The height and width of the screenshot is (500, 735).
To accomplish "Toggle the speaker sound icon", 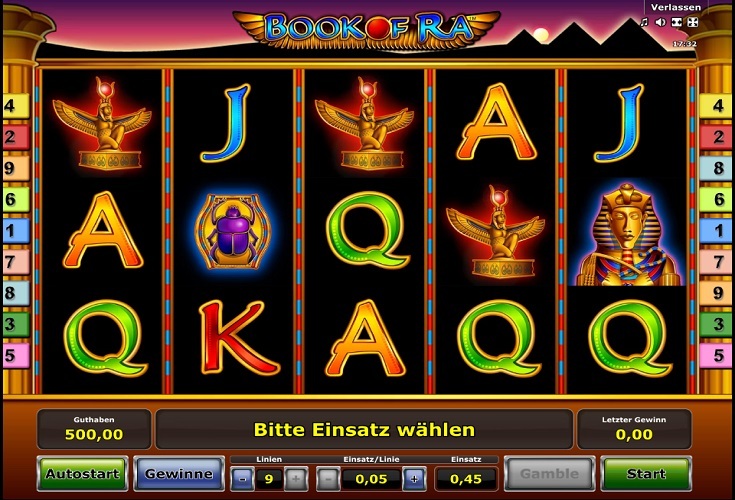I will 660,22.
